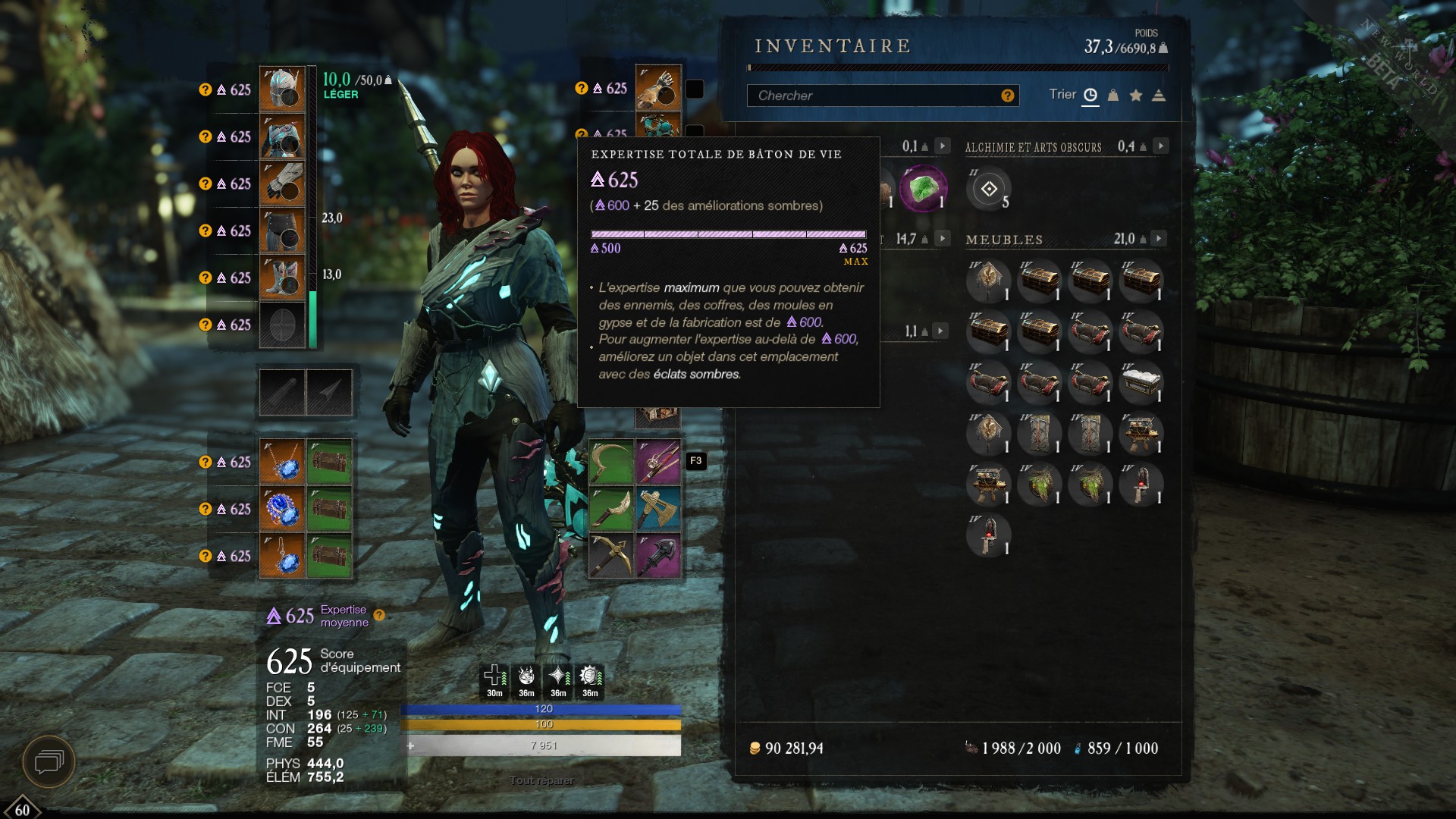1456x819 pixels.
Task: Select the pickaxe tool slot
Action: click(x=611, y=556)
